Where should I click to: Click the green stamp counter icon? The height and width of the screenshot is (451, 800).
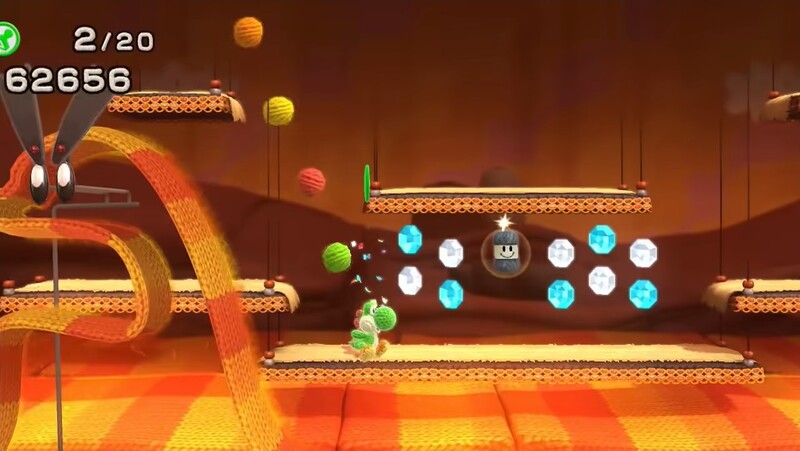click(x=8, y=38)
